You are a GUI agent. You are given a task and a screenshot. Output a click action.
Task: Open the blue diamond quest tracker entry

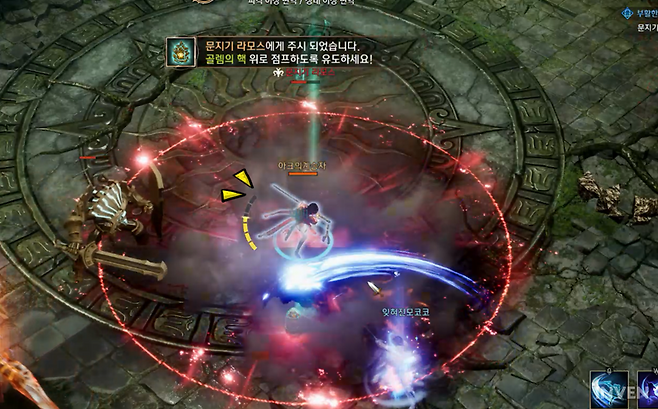[628, 14]
